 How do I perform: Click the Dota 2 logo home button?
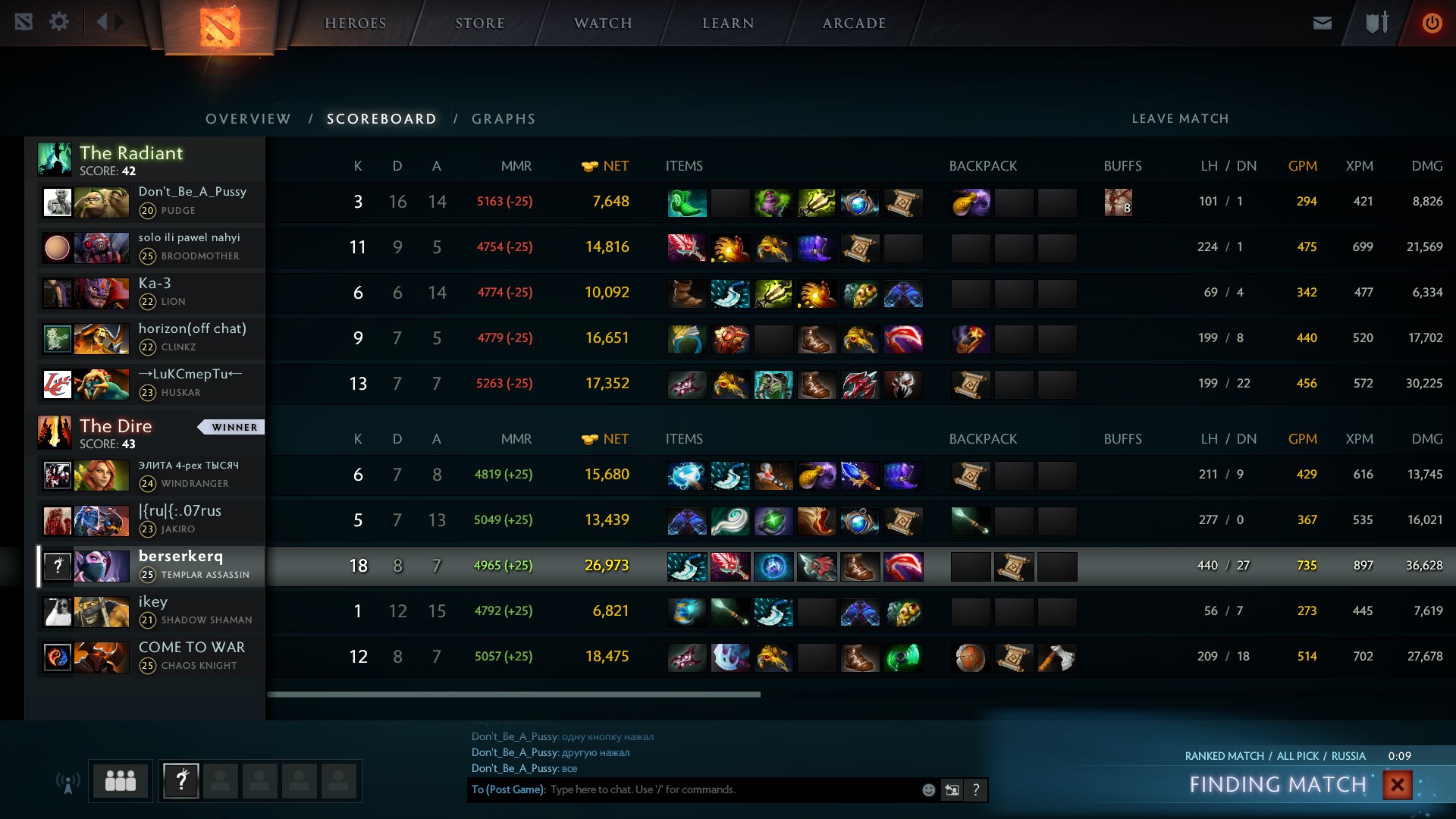(x=220, y=27)
